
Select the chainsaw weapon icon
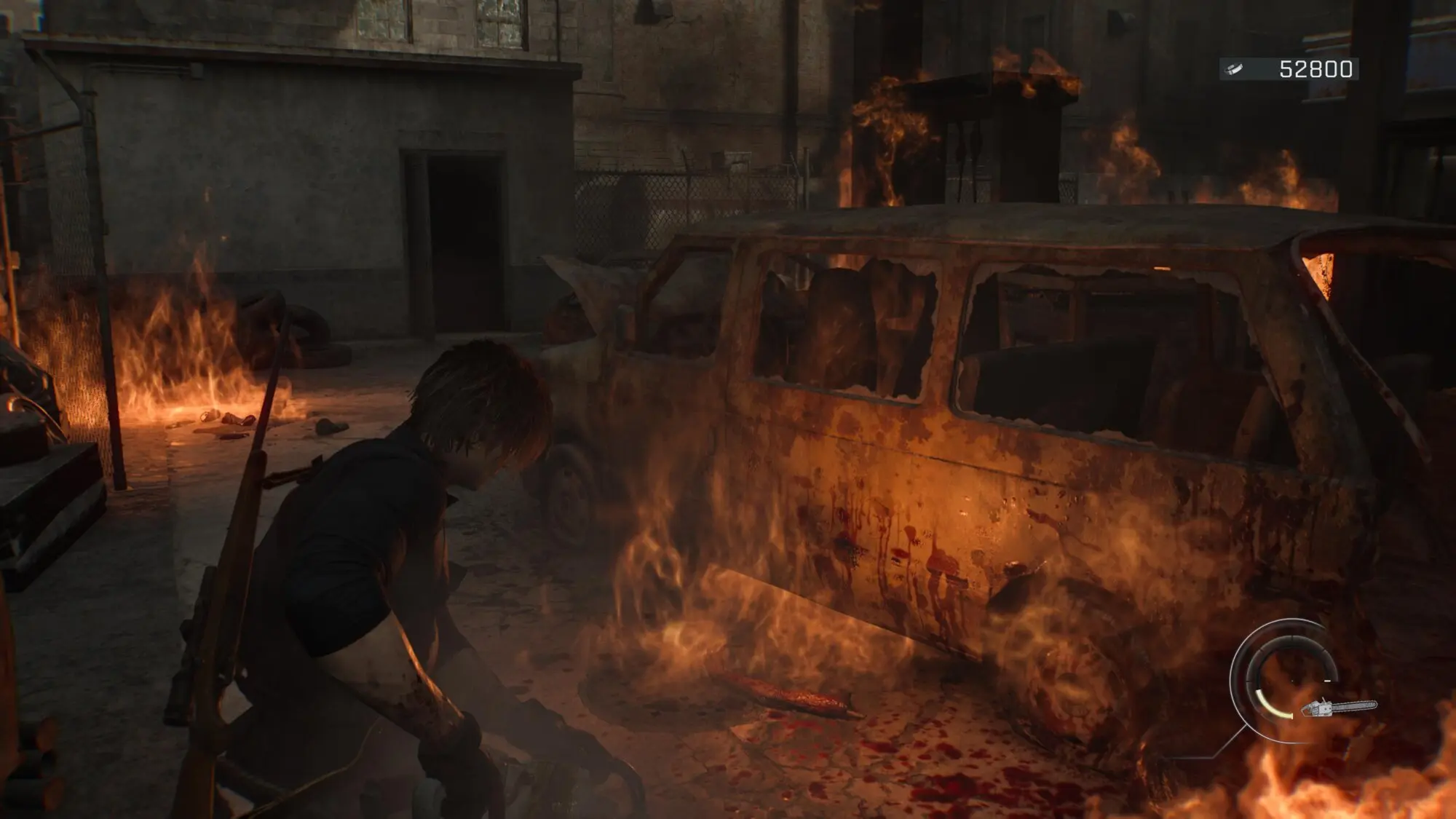tap(1338, 706)
